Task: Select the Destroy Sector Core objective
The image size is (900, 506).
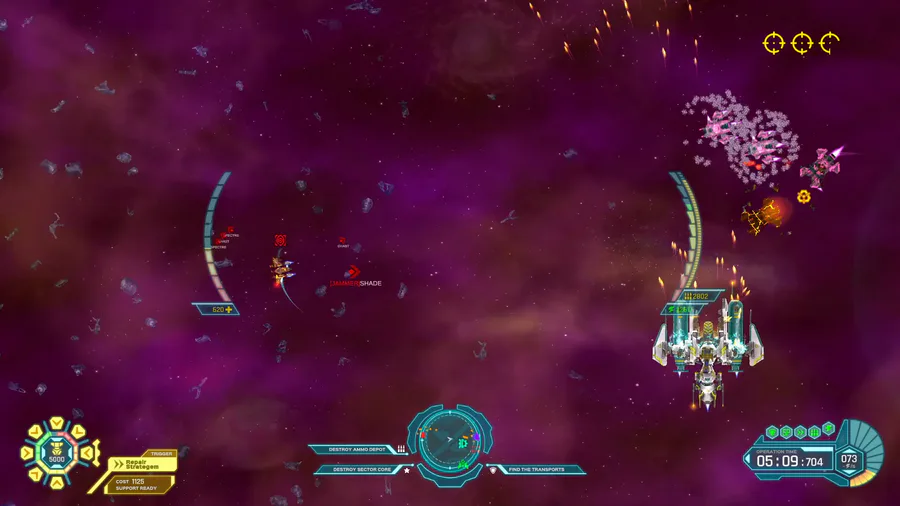Action: point(361,469)
